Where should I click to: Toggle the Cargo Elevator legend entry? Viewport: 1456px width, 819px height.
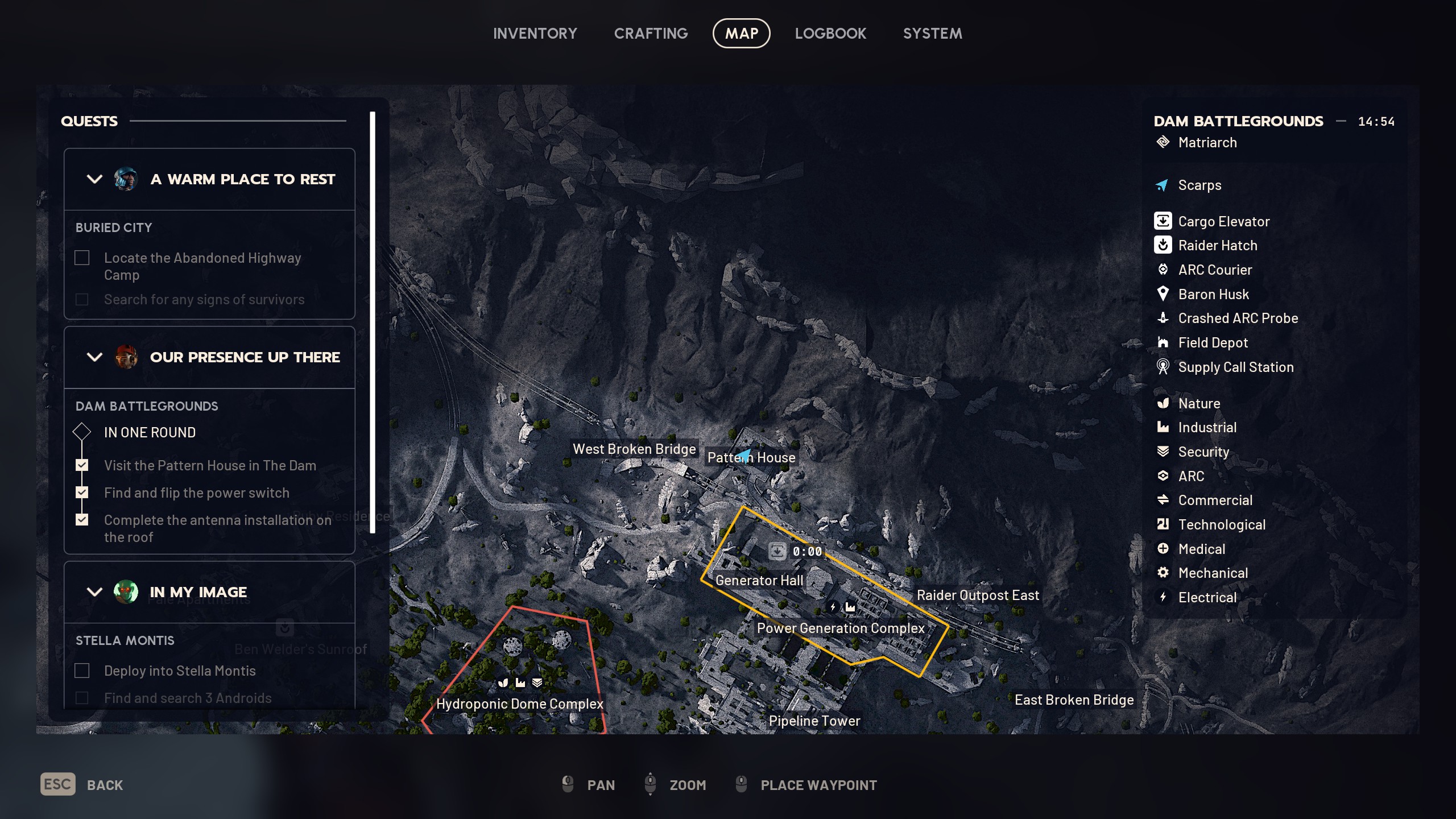coord(1223,221)
